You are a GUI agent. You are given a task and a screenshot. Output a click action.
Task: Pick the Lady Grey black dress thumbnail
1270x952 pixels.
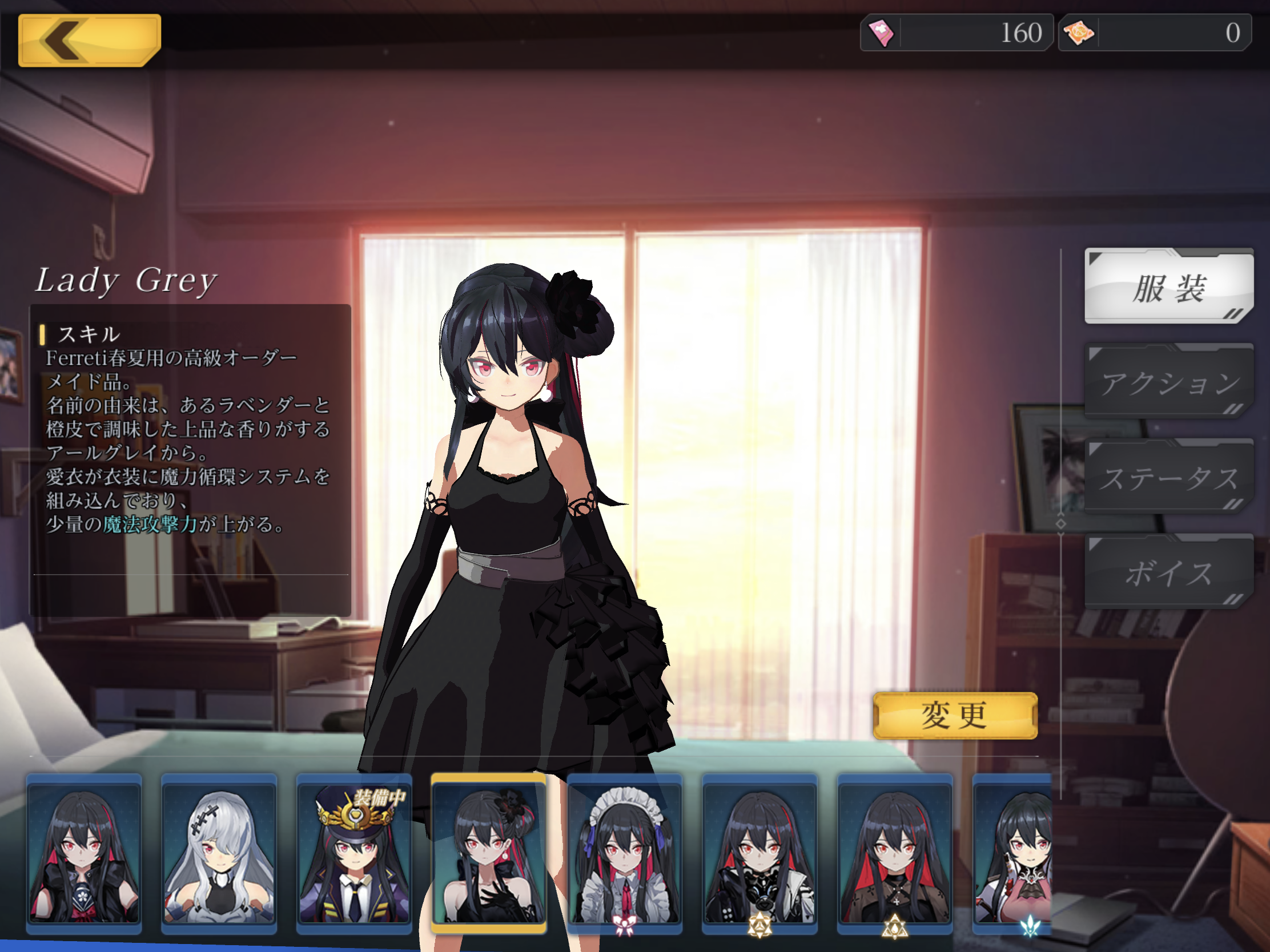pyautogui.click(x=489, y=853)
